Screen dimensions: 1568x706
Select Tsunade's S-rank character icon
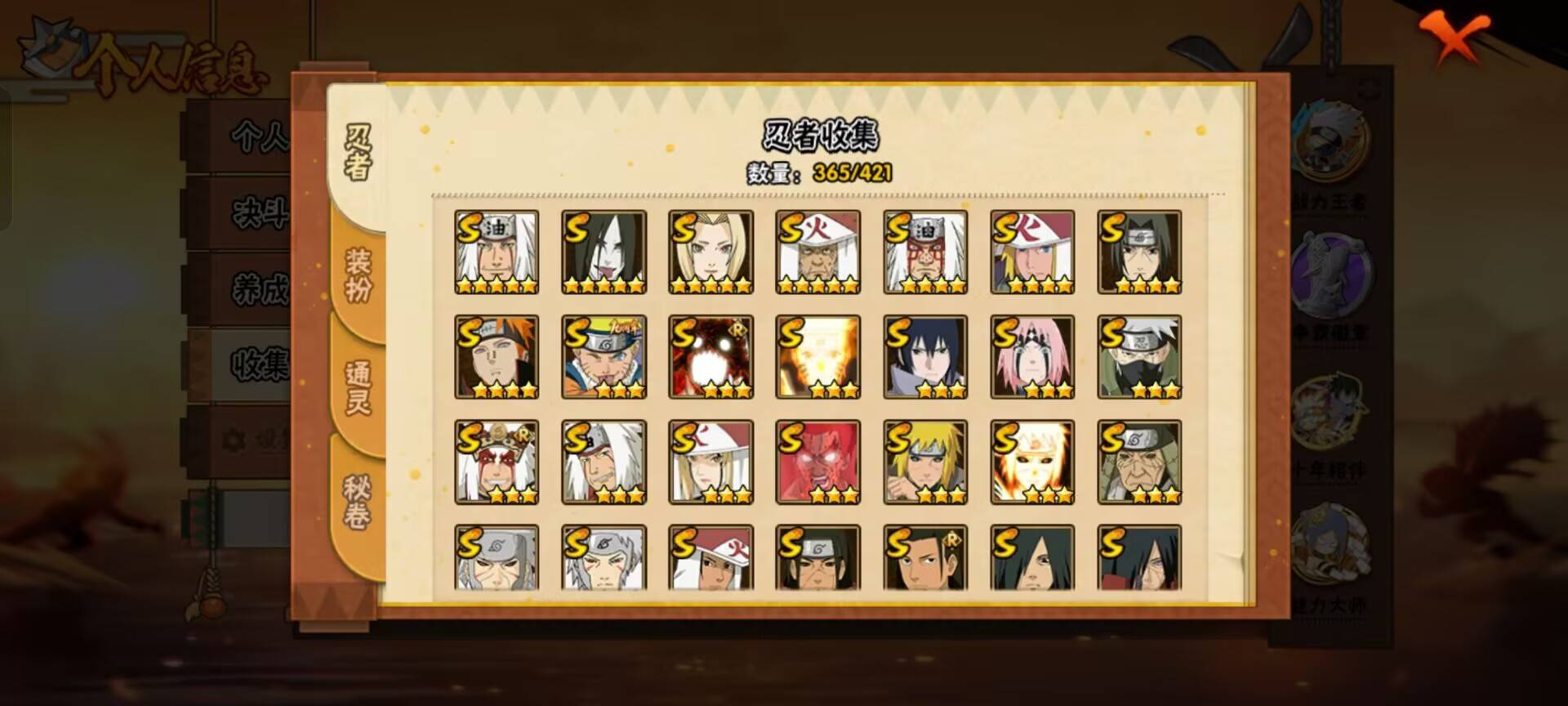coord(709,251)
